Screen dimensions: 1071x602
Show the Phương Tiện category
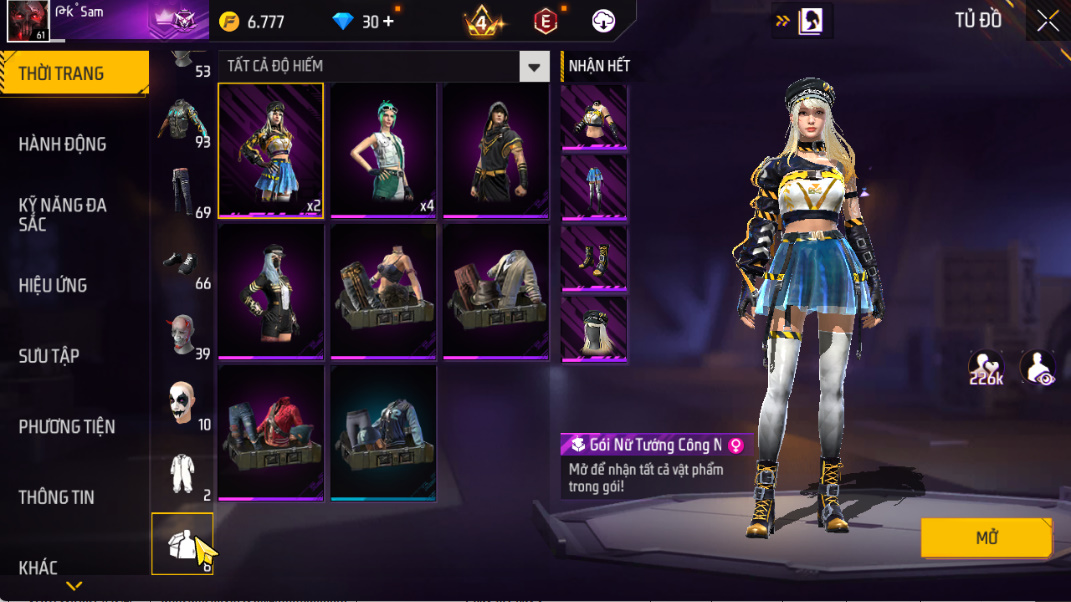[x=67, y=427]
